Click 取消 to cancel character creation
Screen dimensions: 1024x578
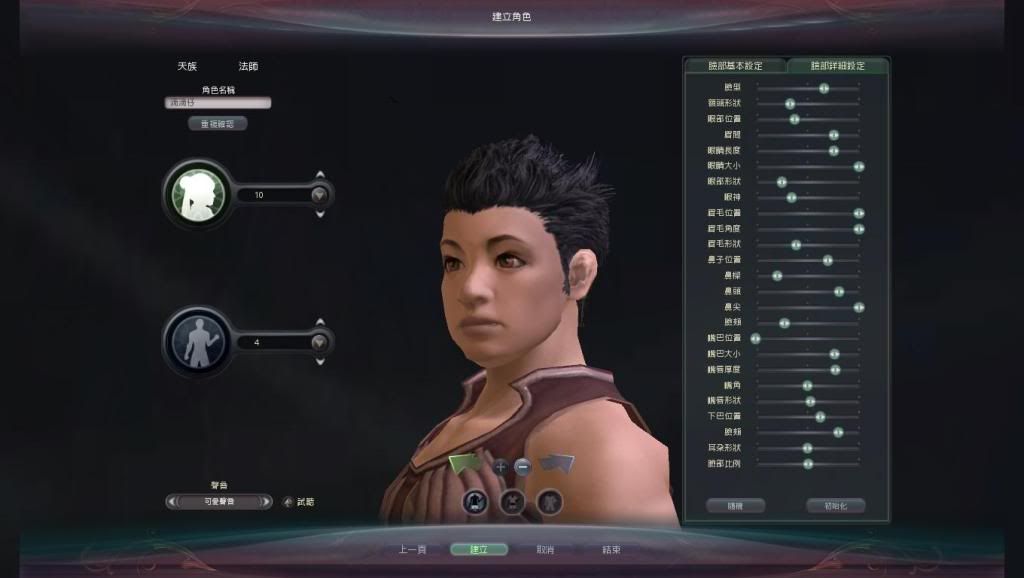click(545, 549)
